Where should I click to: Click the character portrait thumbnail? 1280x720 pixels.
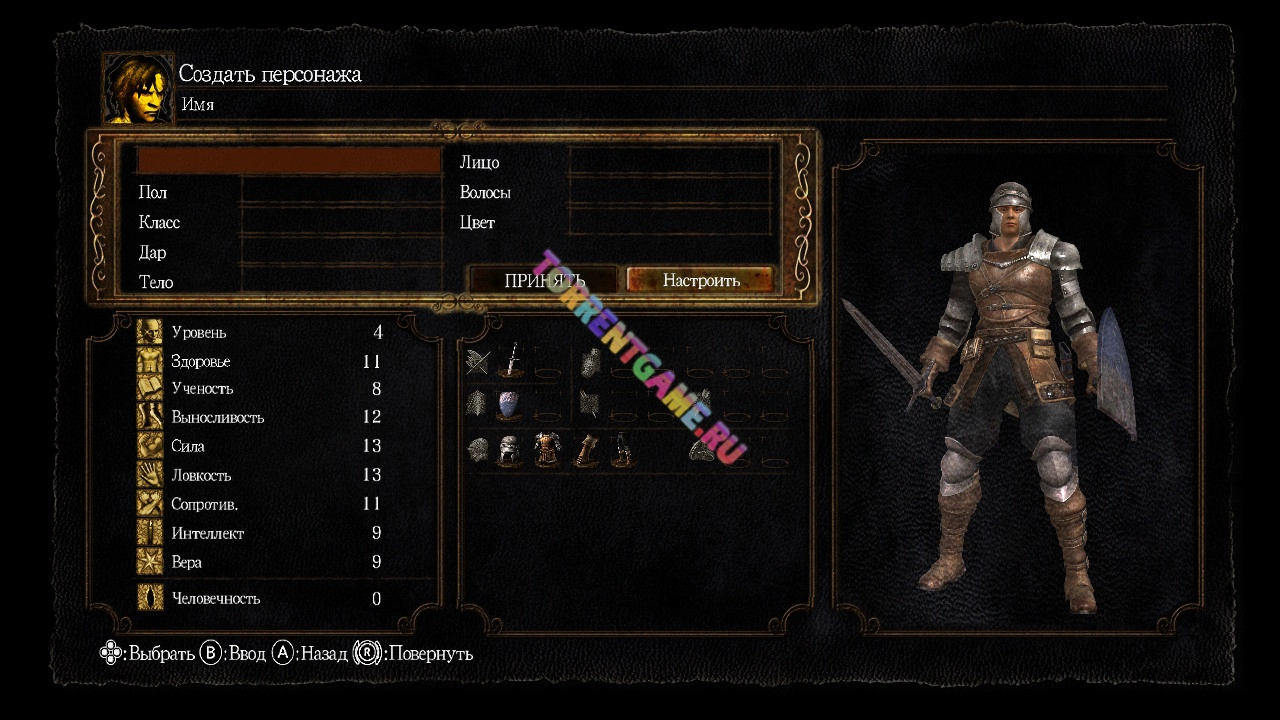point(138,89)
